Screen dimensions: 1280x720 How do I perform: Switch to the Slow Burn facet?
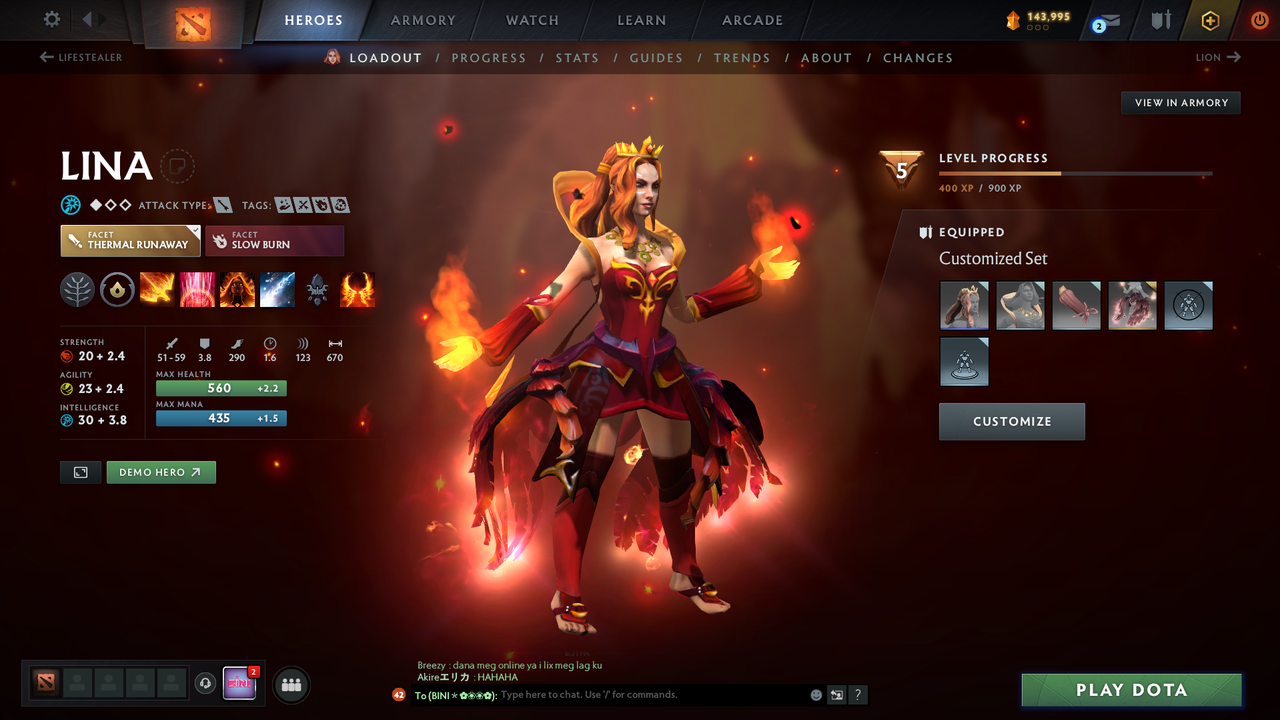(x=274, y=240)
